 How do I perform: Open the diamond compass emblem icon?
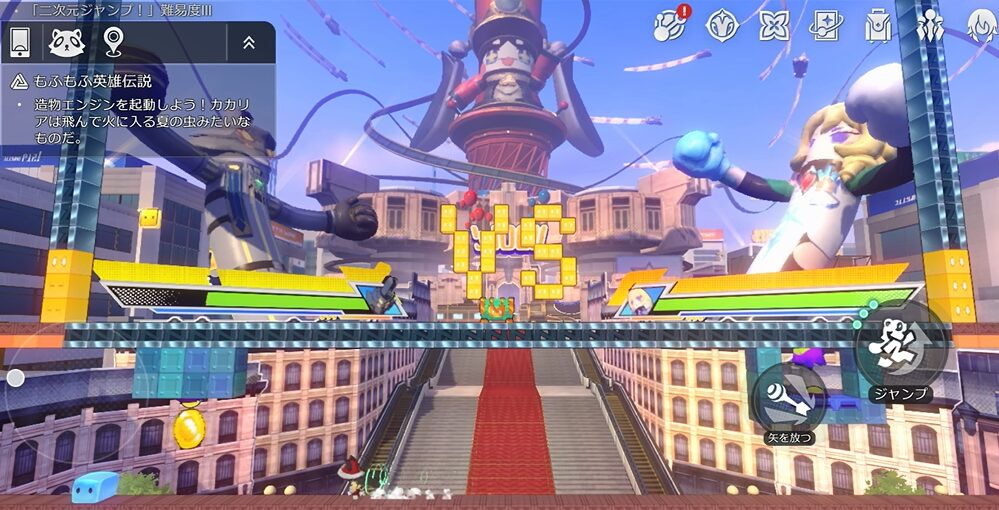click(x=722, y=25)
